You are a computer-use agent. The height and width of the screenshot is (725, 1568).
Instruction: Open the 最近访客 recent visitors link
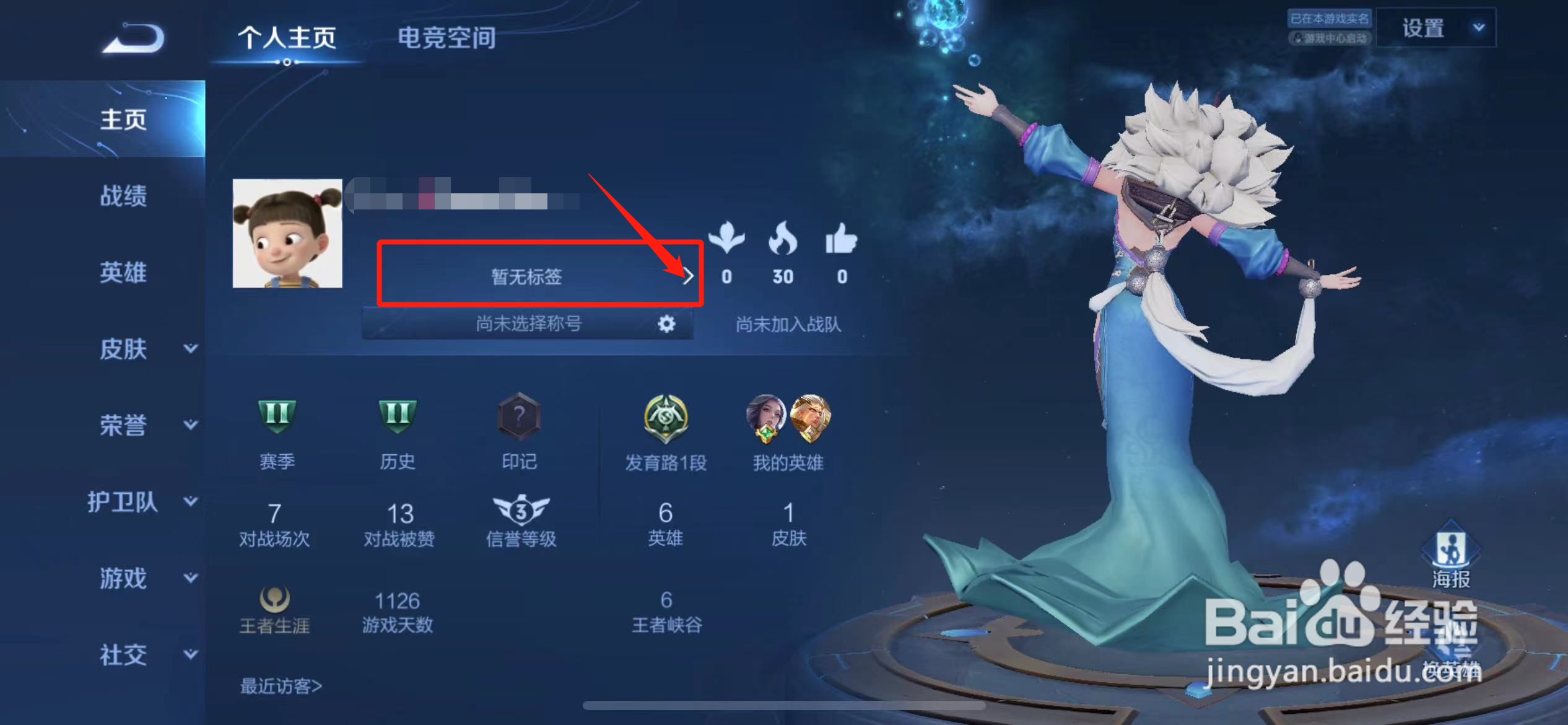pos(280,686)
